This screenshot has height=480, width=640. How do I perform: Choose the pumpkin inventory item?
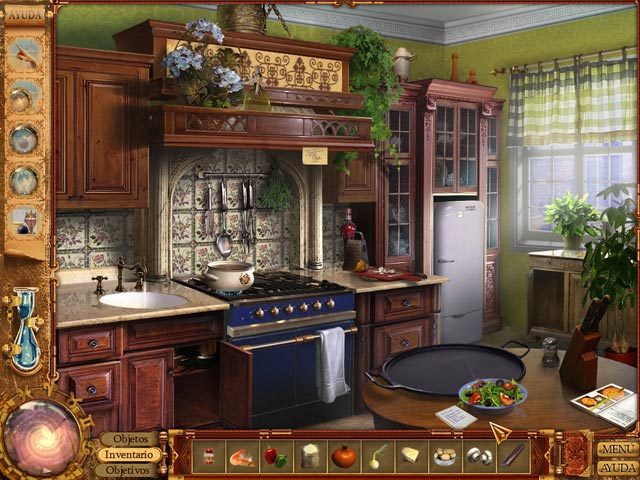[x=344, y=456]
